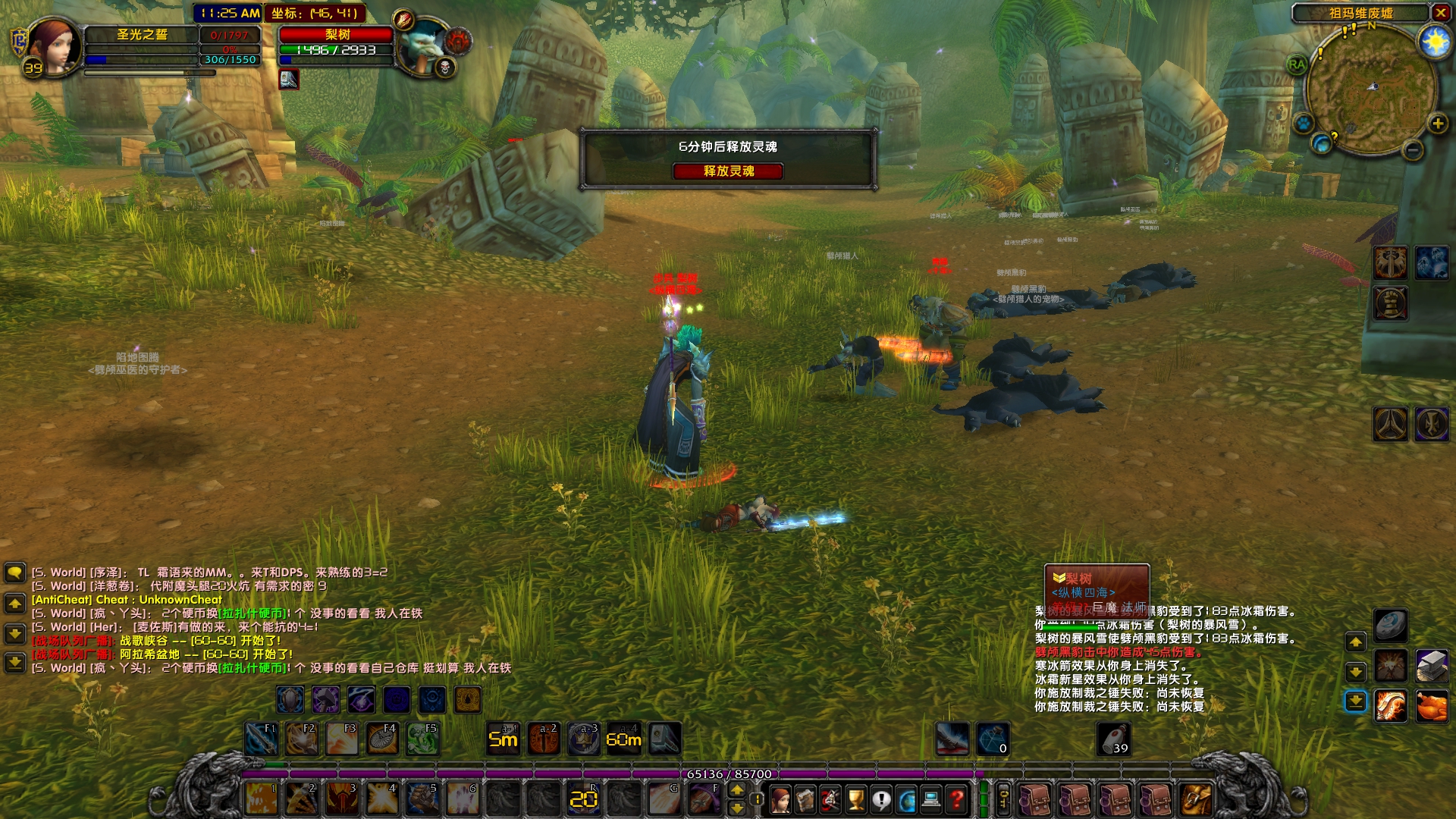This screenshot has height=819, width=1456.
Task: Use the hearthstone icon
Action: tap(1390, 625)
